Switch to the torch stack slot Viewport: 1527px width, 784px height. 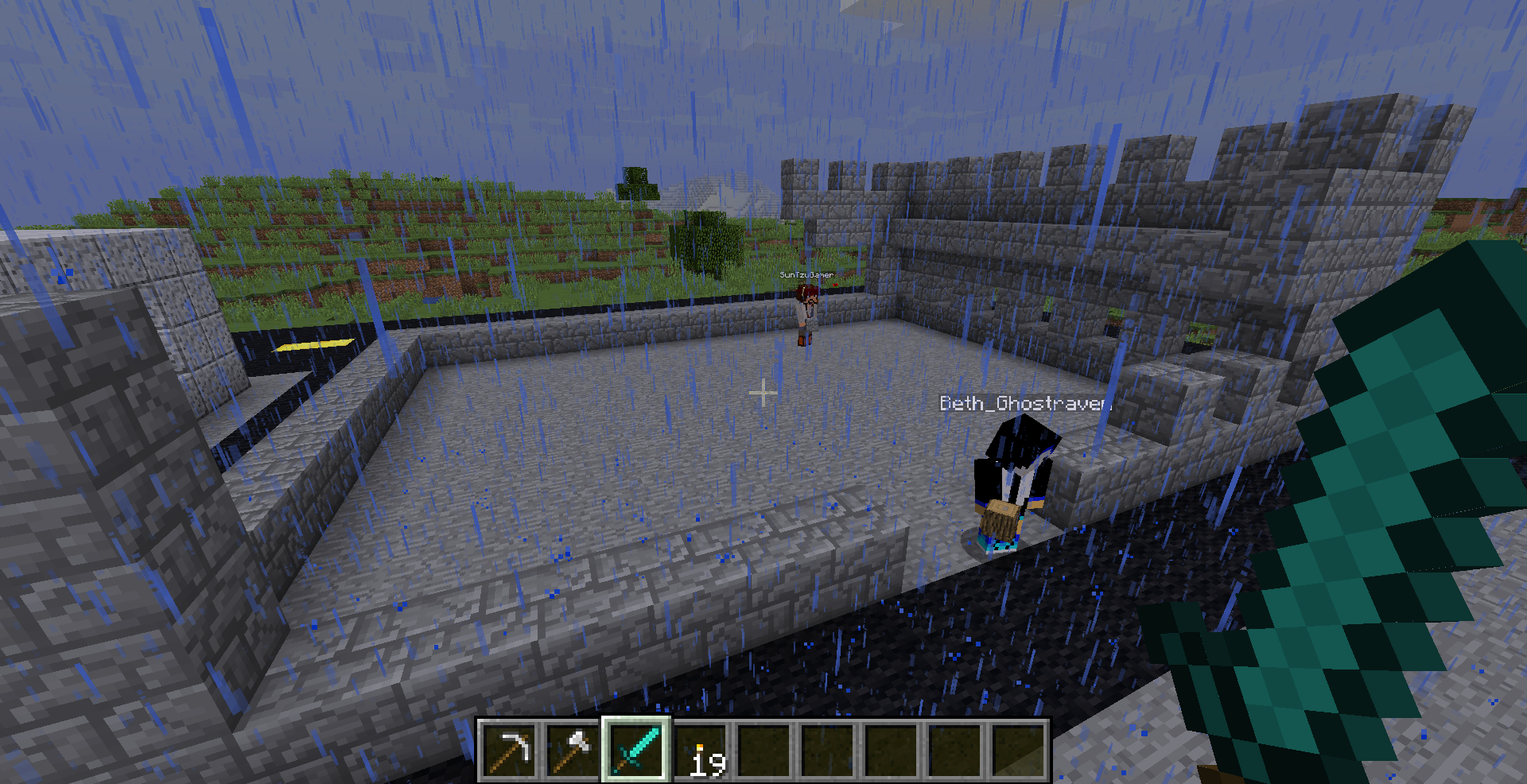(x=701, y=751)
